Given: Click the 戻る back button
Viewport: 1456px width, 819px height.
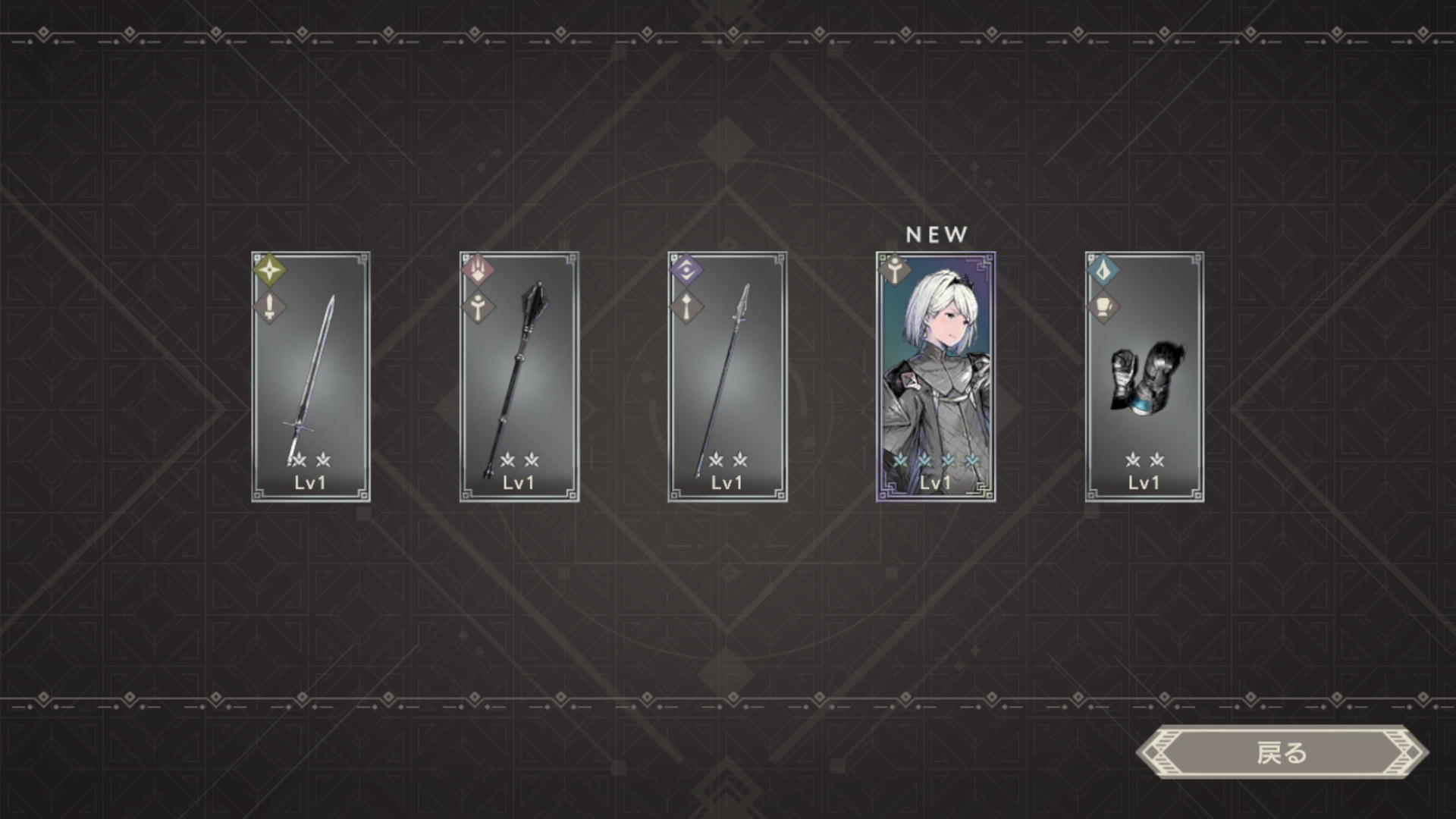Looking at the screenshot, I should click(1282, 753).
